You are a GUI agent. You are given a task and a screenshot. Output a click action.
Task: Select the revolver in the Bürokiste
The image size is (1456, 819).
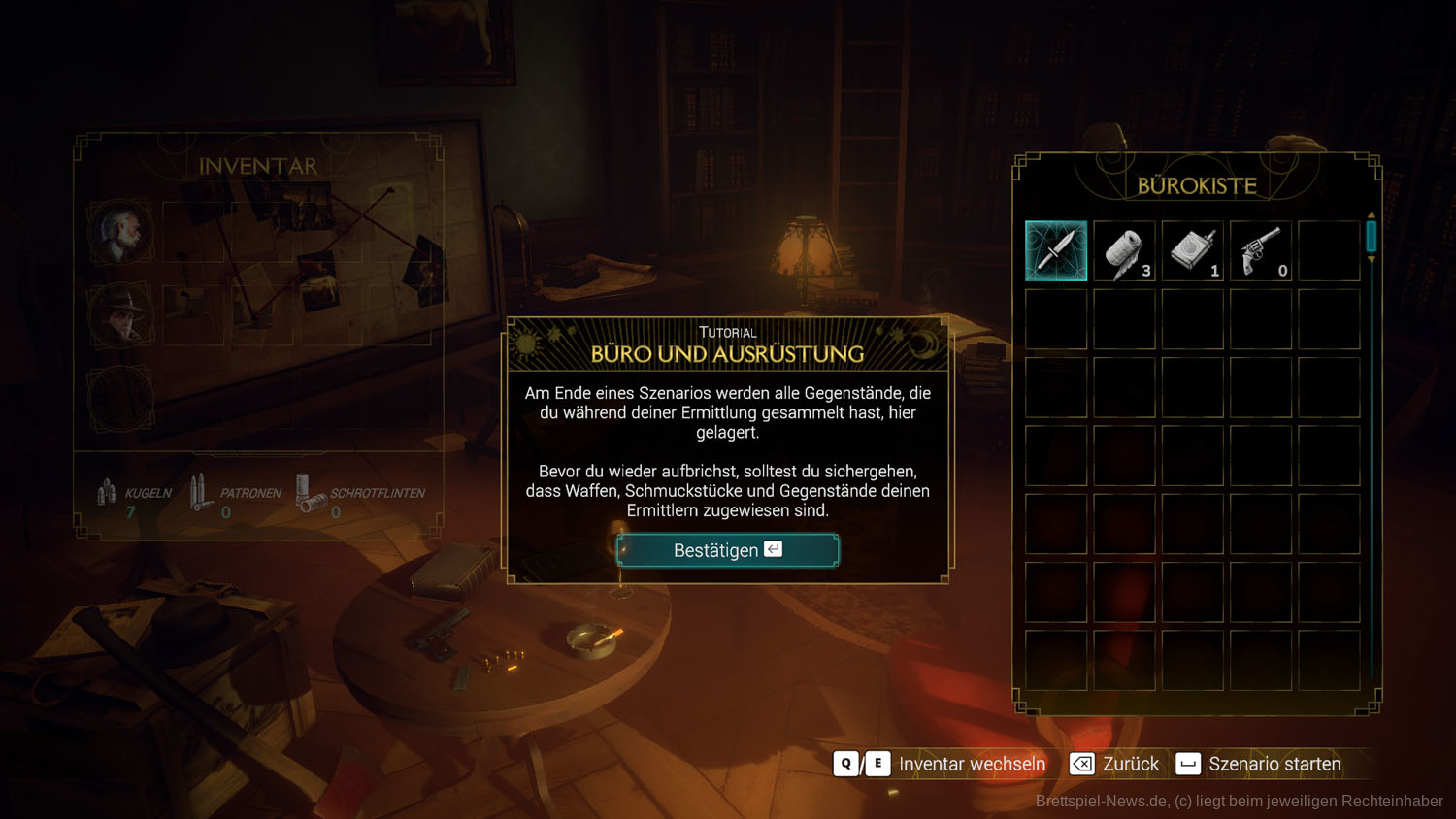coord(1261,251)
